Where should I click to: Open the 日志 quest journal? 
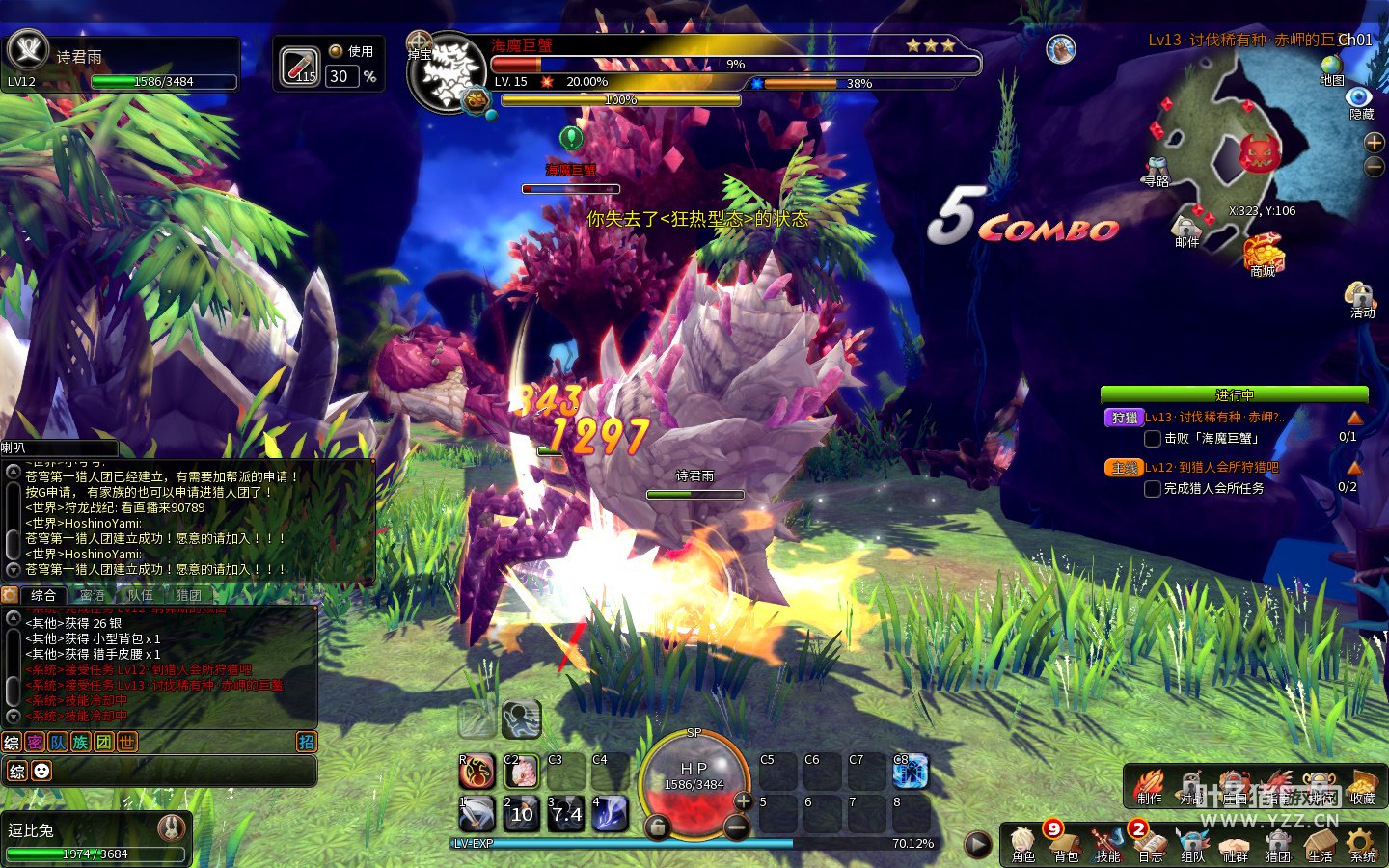pyautogui.click(x=1150, y=844)
